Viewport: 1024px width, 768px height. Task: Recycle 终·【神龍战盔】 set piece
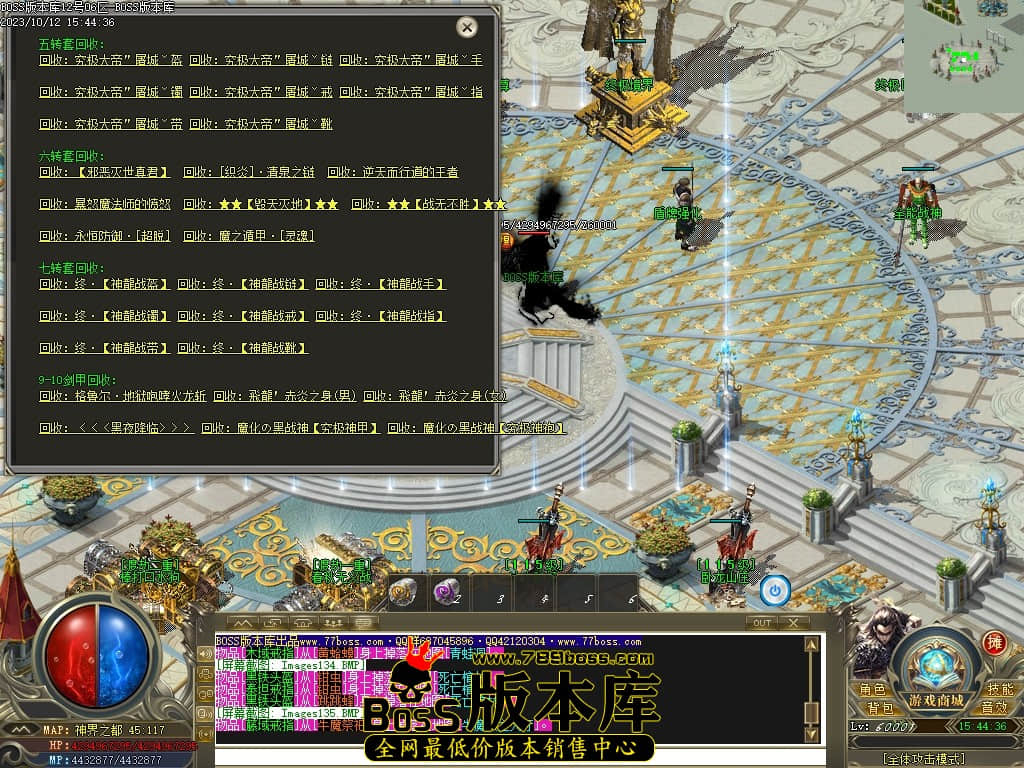pos(102,284)
